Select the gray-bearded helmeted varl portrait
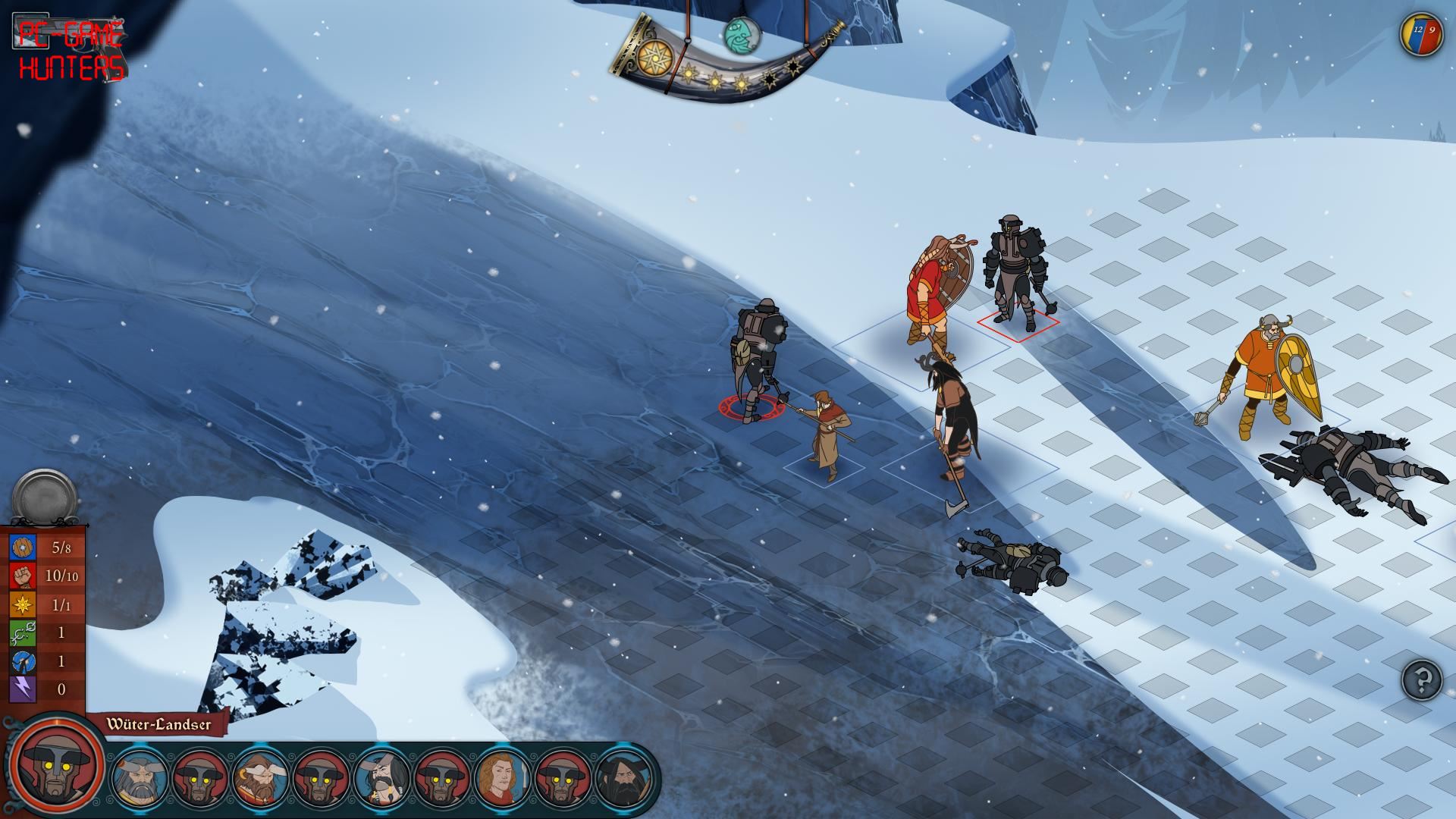Screen dimensions: 1456x819 tap(138, 778)
